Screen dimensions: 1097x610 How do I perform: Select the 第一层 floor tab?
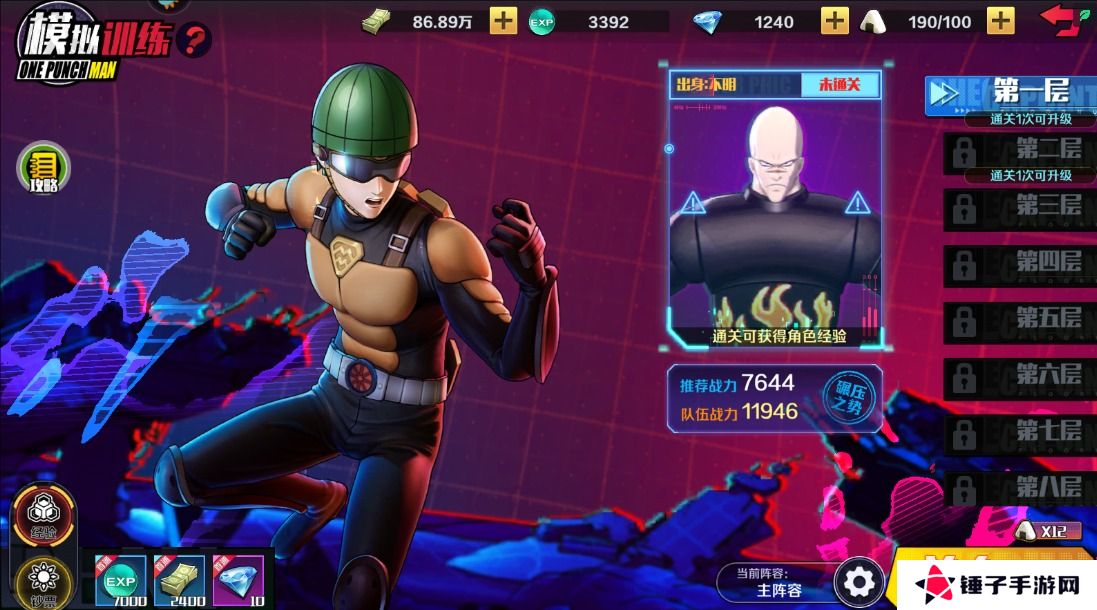1010,94
